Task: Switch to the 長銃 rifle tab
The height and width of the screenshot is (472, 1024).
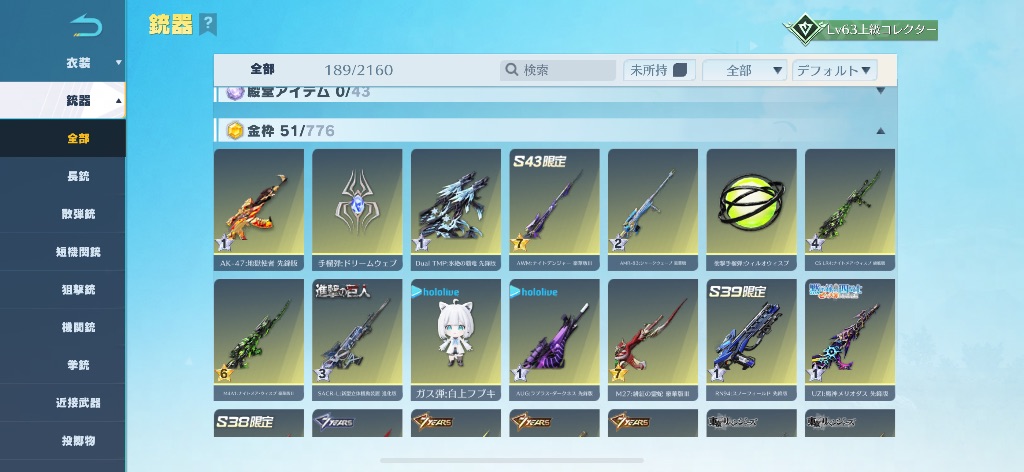Action: point(78,176)
